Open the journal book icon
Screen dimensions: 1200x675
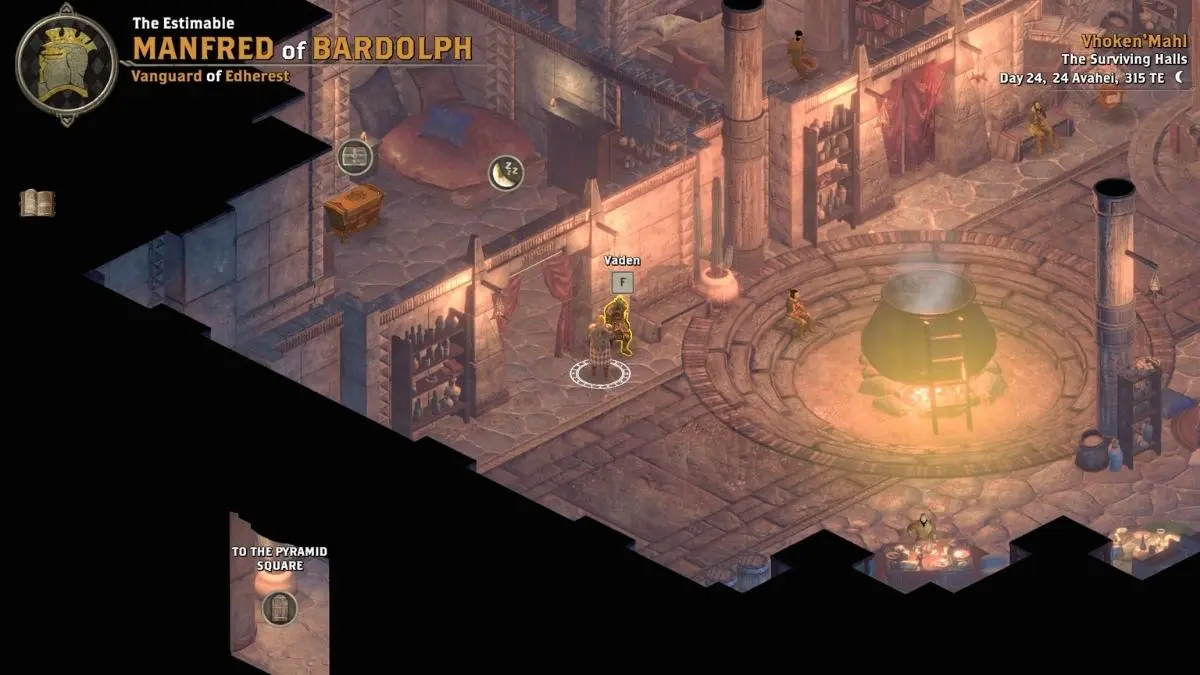click(x=37, y=203)
